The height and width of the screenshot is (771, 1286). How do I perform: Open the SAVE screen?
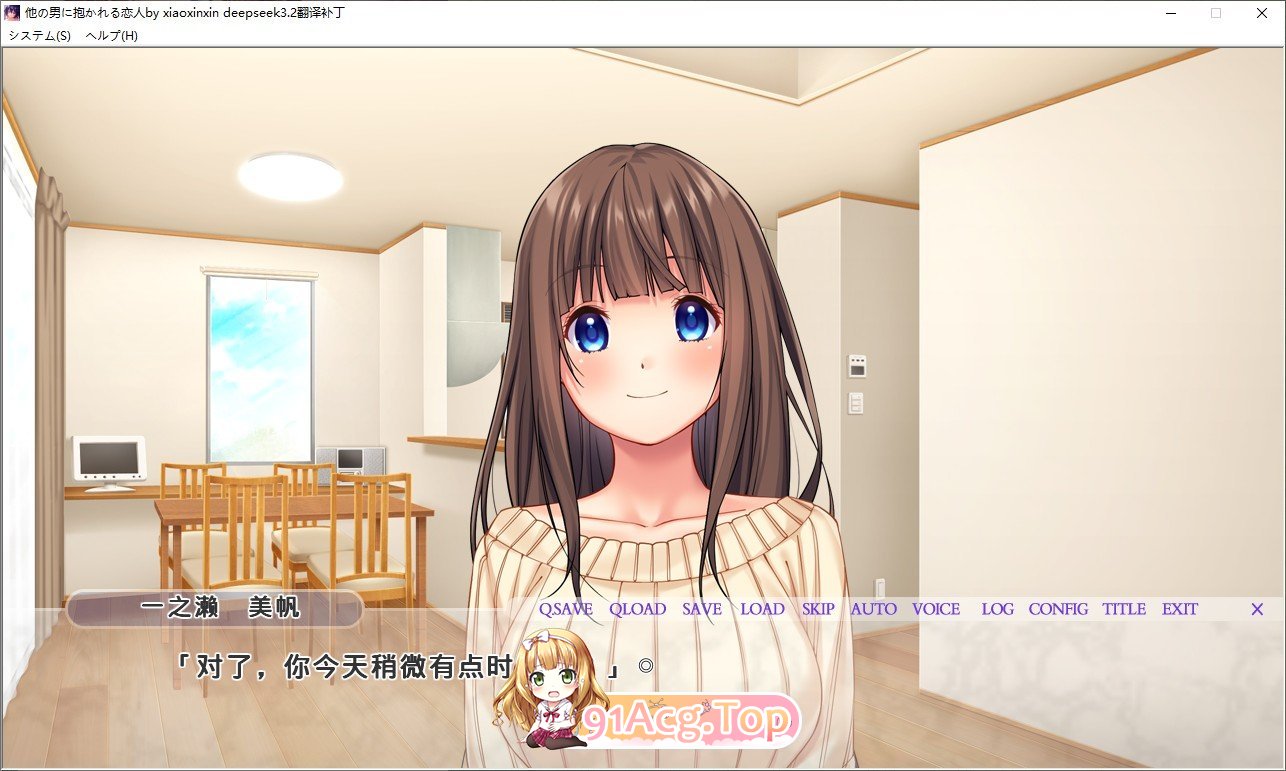(700, 609)
